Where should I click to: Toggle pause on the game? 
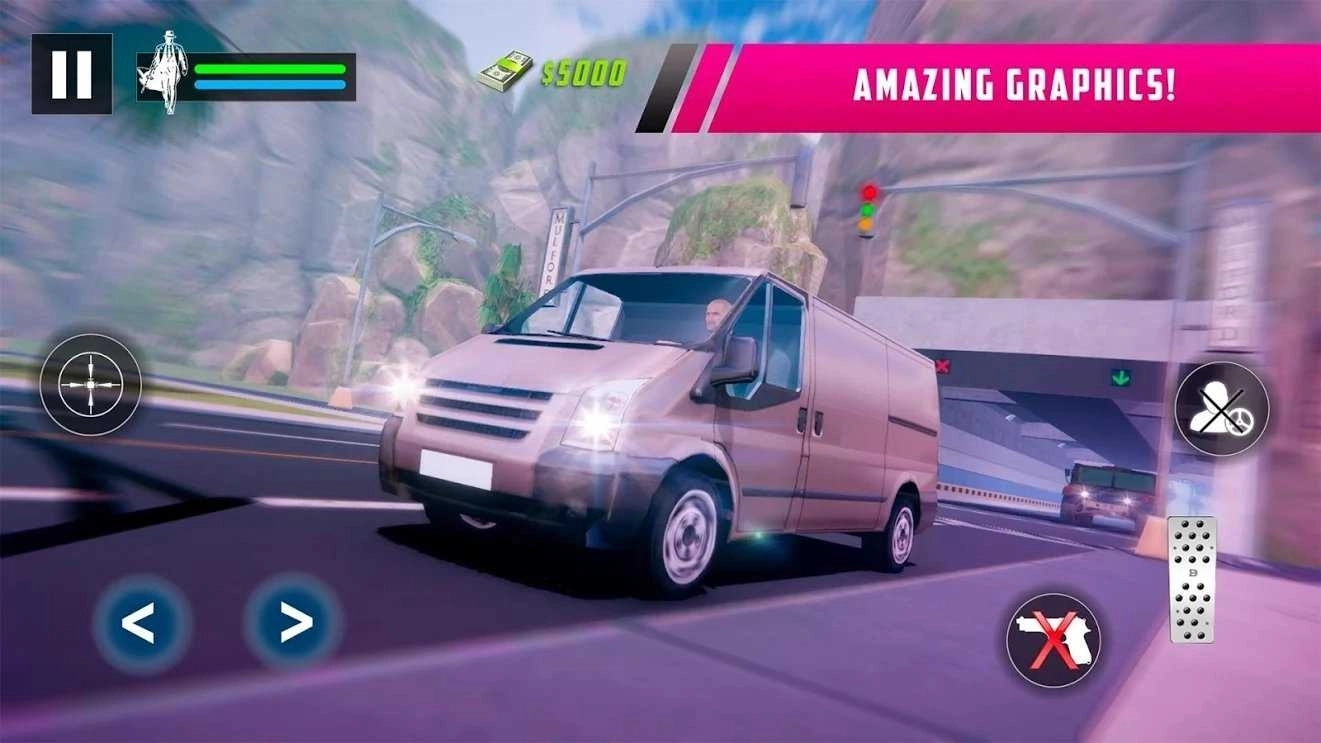click(73, 71)
